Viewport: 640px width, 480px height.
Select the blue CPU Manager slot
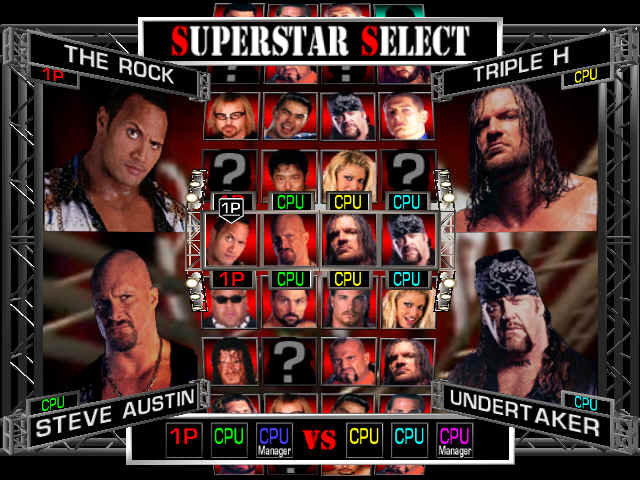point(274,440)
